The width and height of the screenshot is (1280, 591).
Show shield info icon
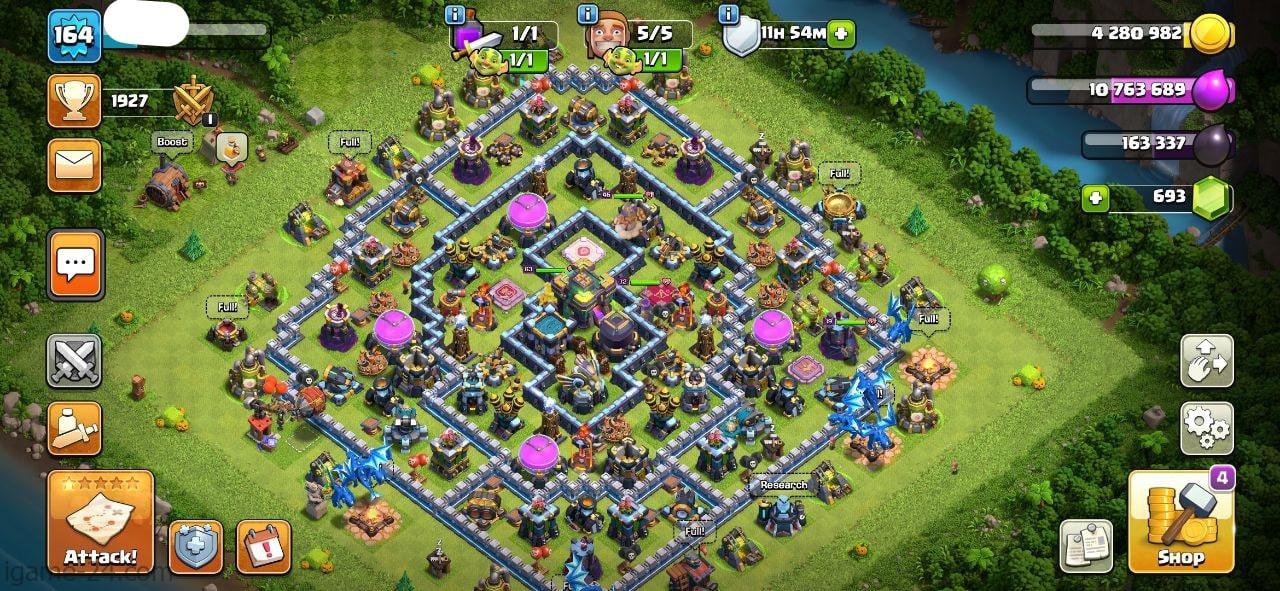pyautogui.click(x=731, y=14)
